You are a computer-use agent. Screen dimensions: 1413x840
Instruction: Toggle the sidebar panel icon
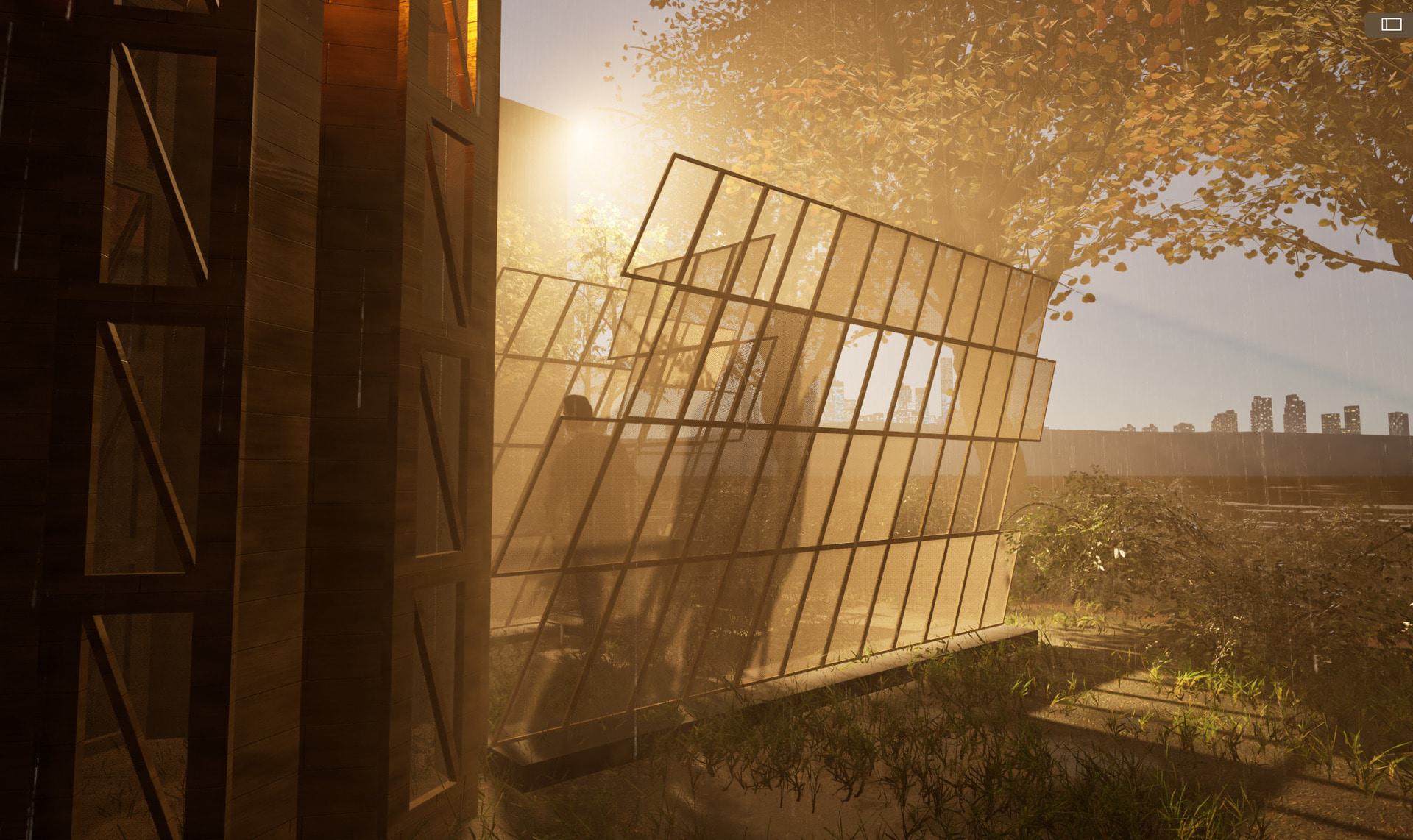pos(1391,25)
